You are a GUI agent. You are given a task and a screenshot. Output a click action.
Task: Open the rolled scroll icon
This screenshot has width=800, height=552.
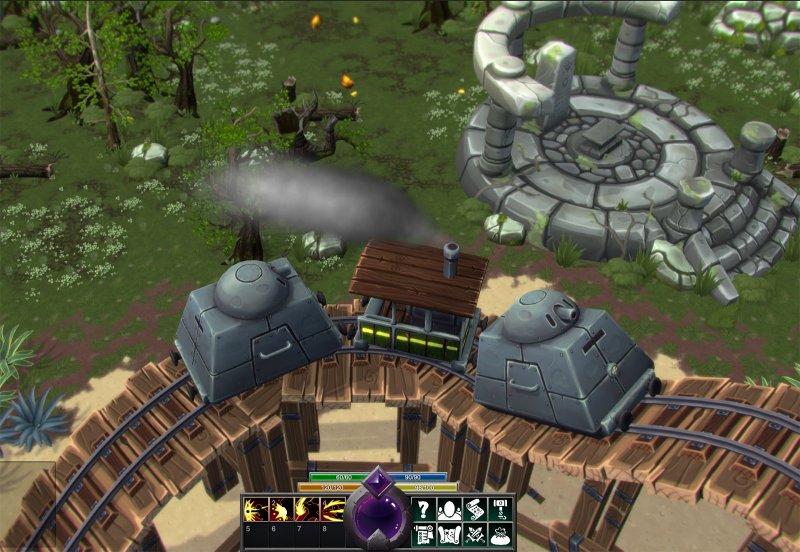(475, 509)
